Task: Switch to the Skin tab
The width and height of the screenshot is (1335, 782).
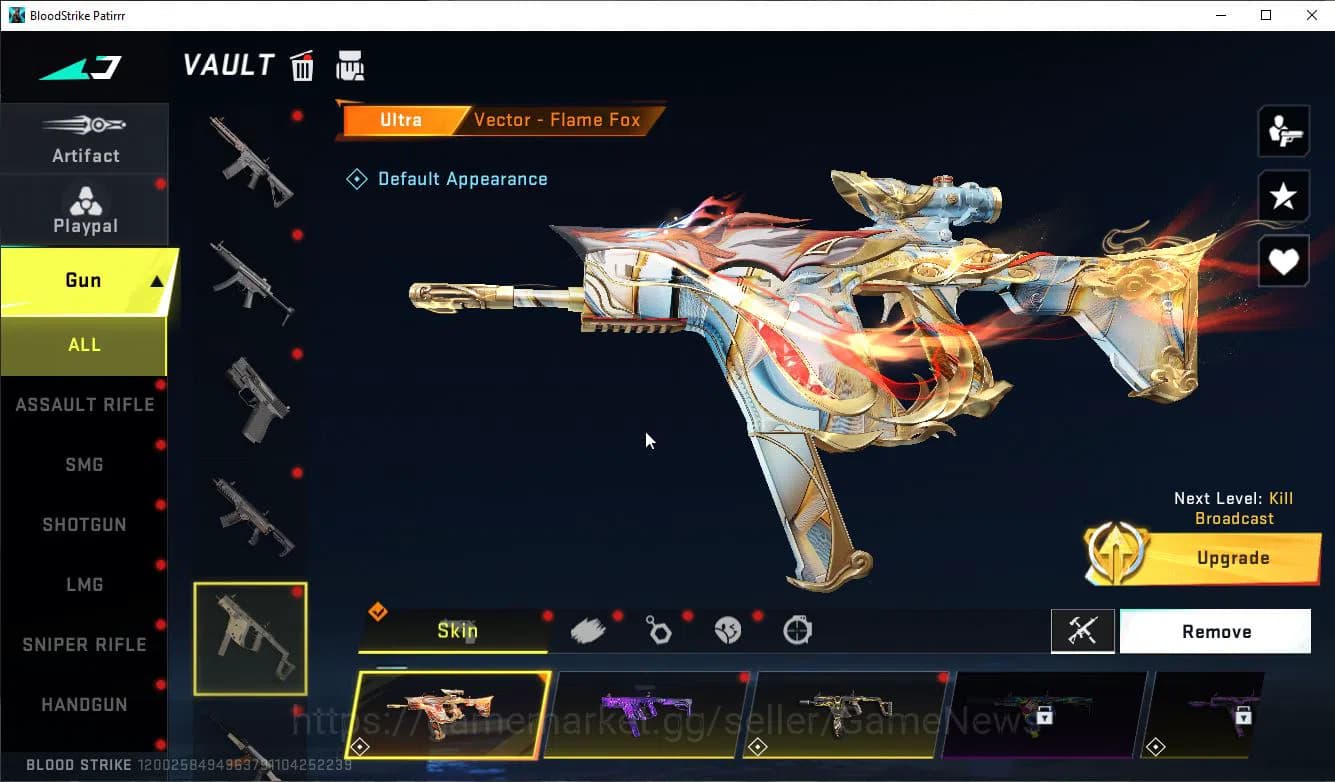Action: (x=460, y=631)
